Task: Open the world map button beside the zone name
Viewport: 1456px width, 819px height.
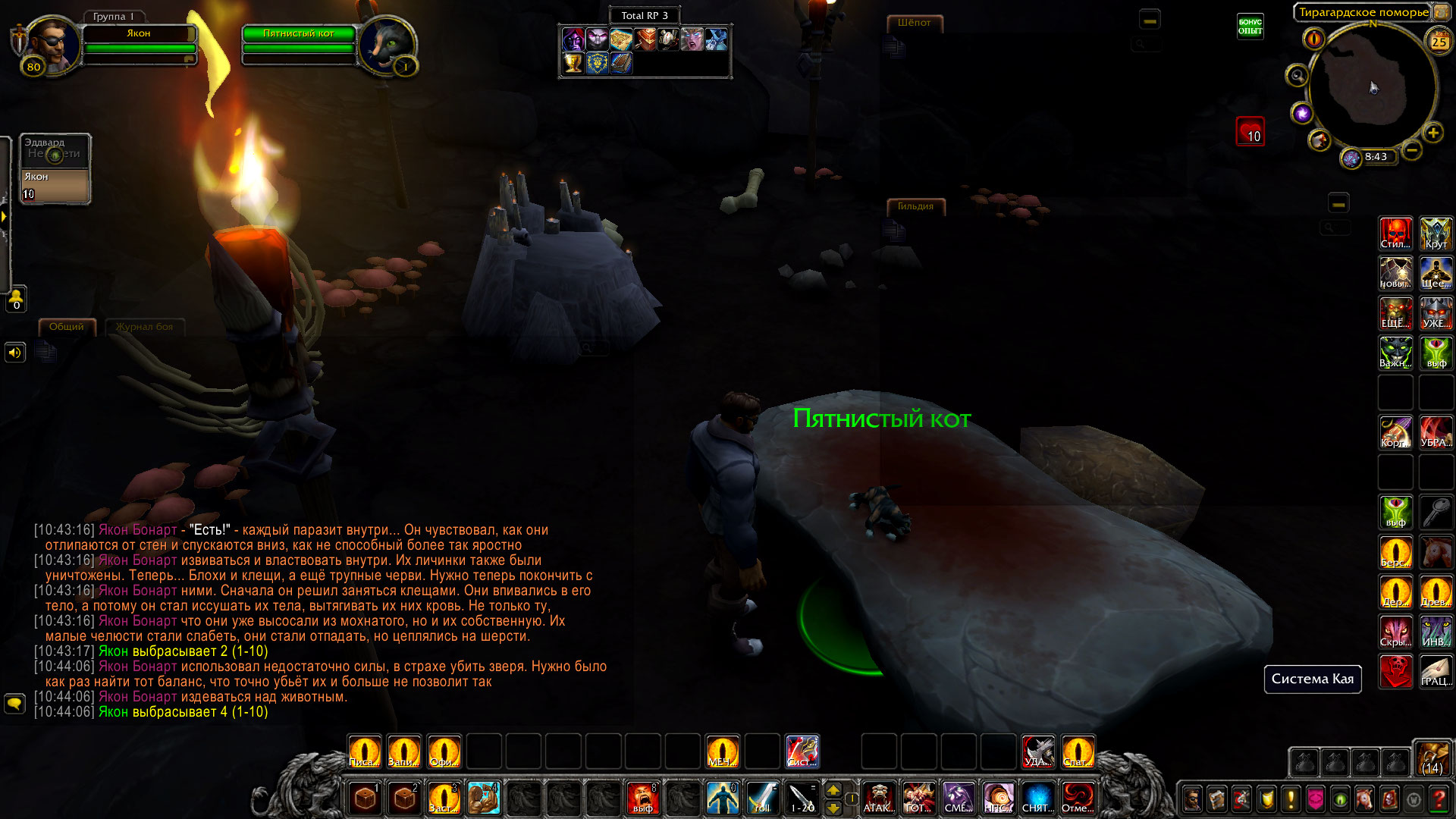Action: 1441,12
